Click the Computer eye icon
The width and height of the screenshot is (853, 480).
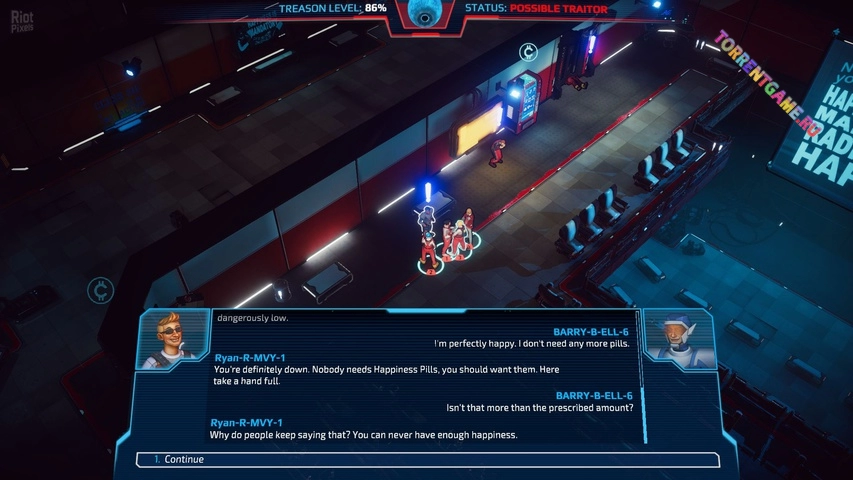tap(427, 12)
